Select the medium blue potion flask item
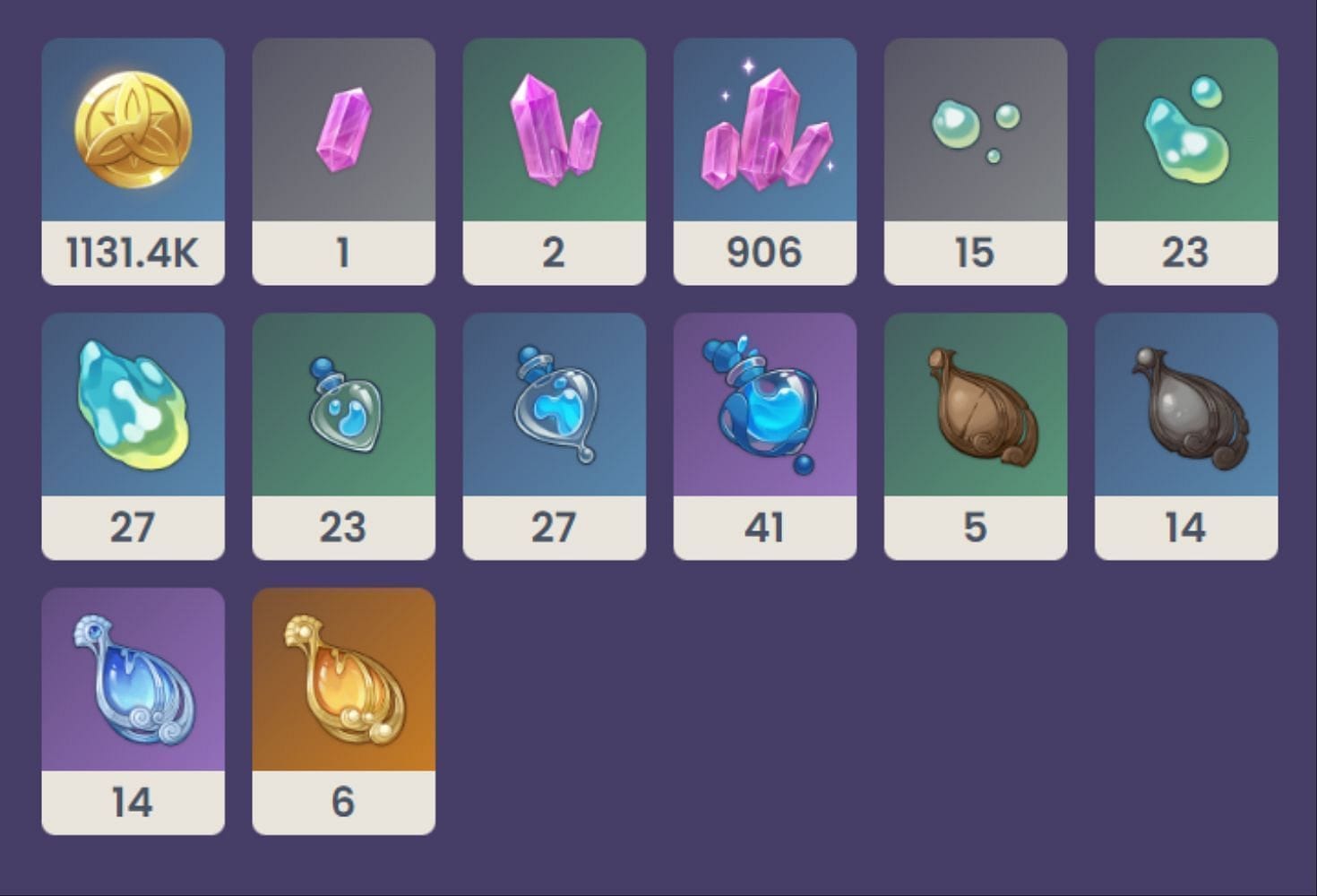 (x=554, y=412)
